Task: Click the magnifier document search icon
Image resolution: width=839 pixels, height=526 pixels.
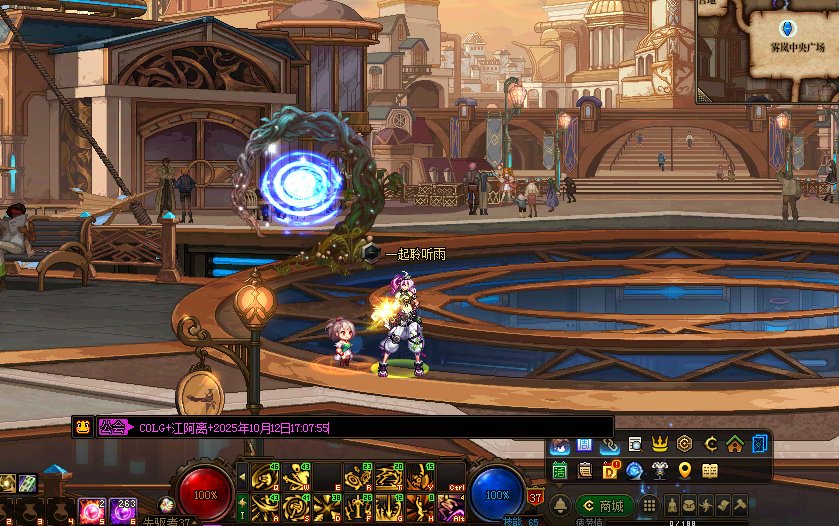Action: pos(635,444)
